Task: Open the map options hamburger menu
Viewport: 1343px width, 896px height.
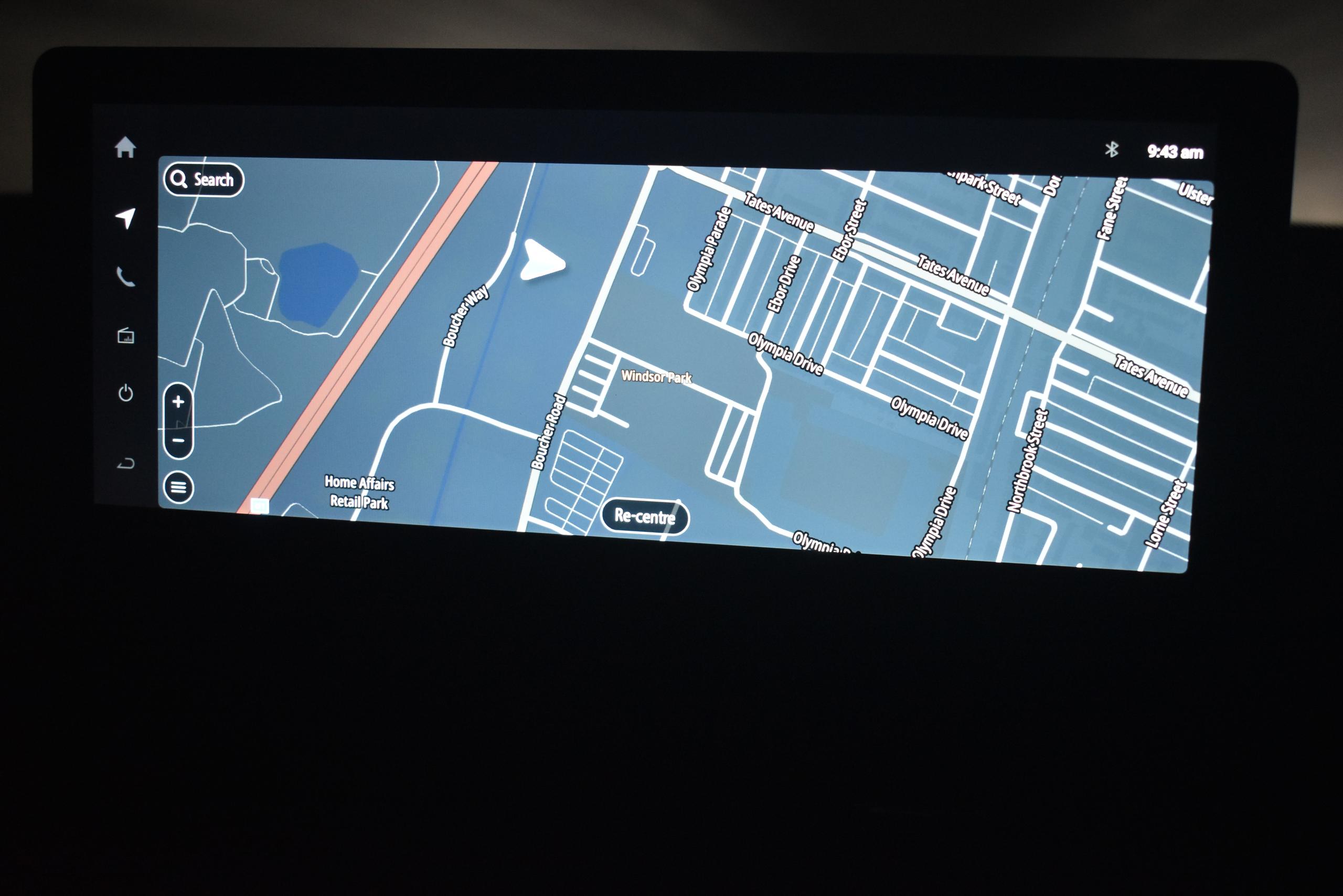Action: click(178, 486)
